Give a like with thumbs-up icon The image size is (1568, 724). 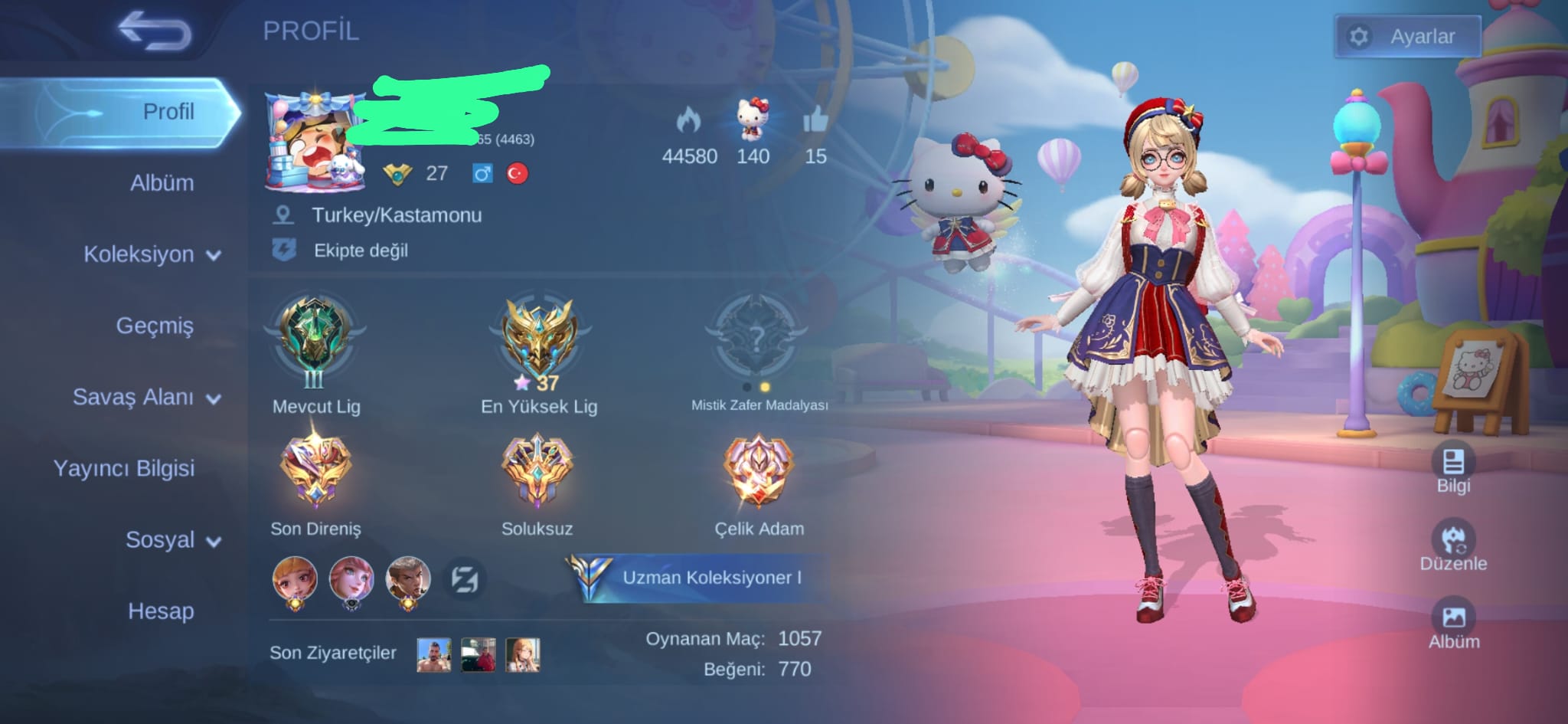tap(815, 121)
